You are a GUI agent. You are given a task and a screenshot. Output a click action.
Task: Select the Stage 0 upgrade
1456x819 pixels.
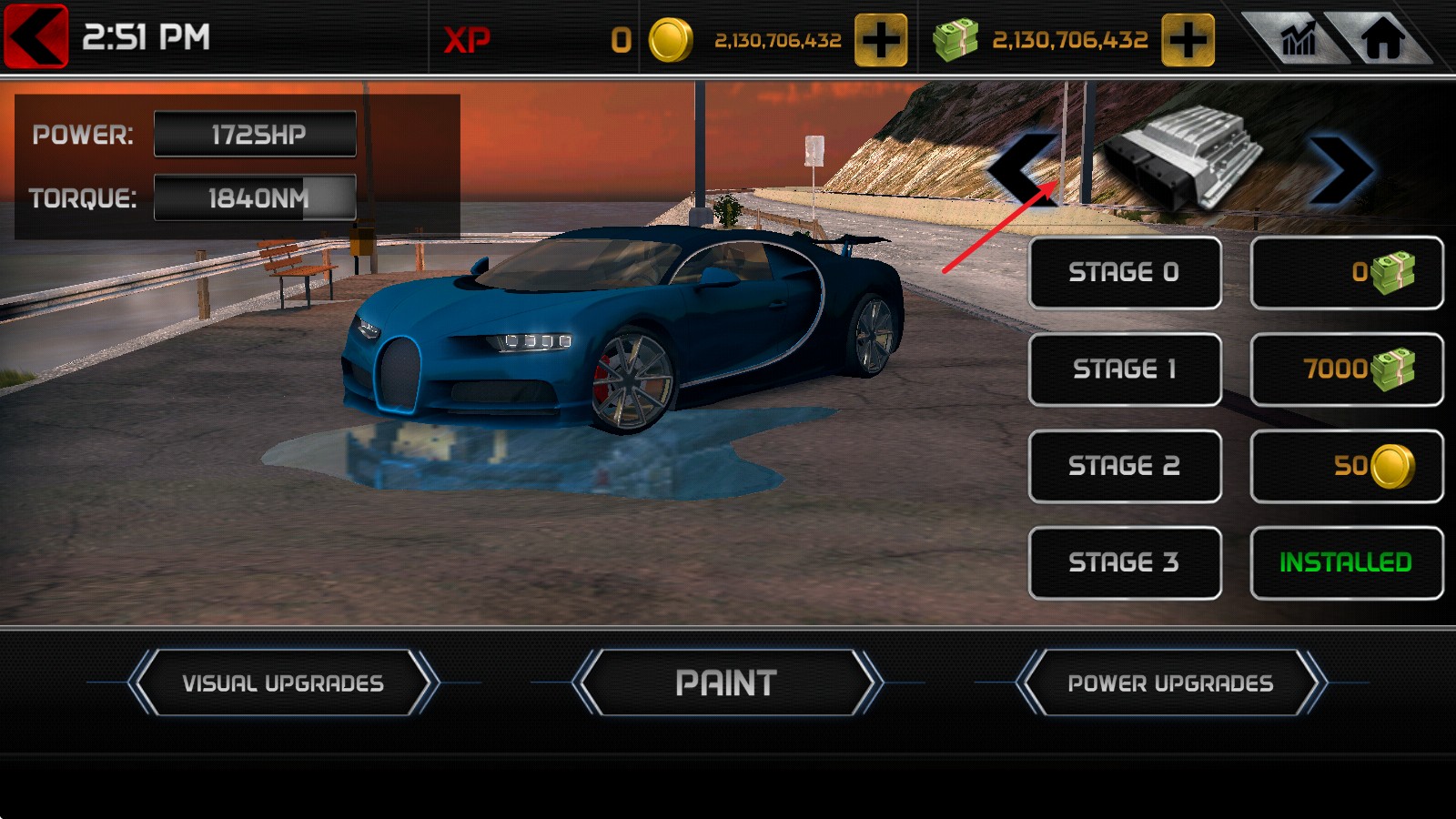pos(1125,273)
